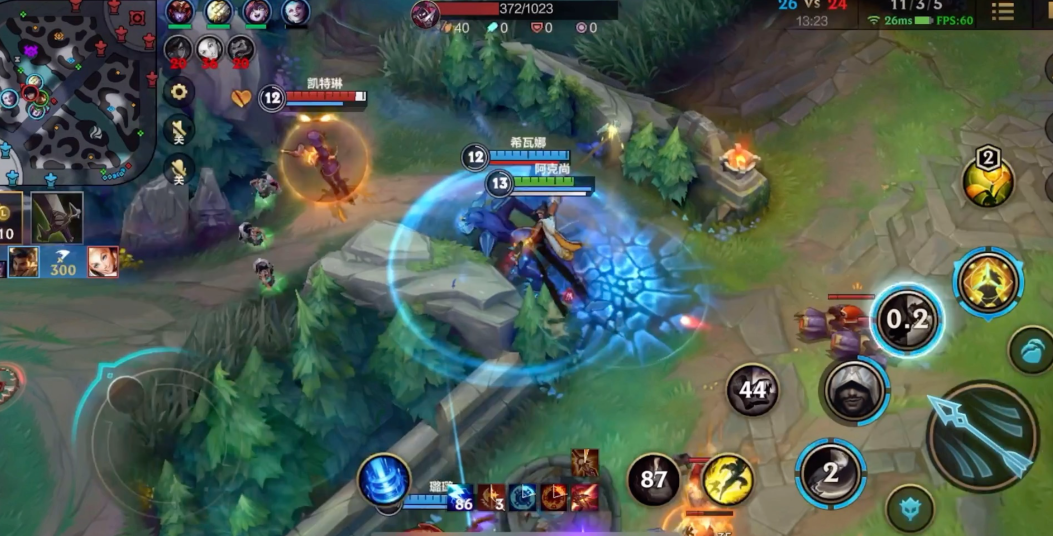Tap the broken heart icon beside Caitlyn
The width and height of the screenshot is (1053, 536).
[x=242, y=97]
